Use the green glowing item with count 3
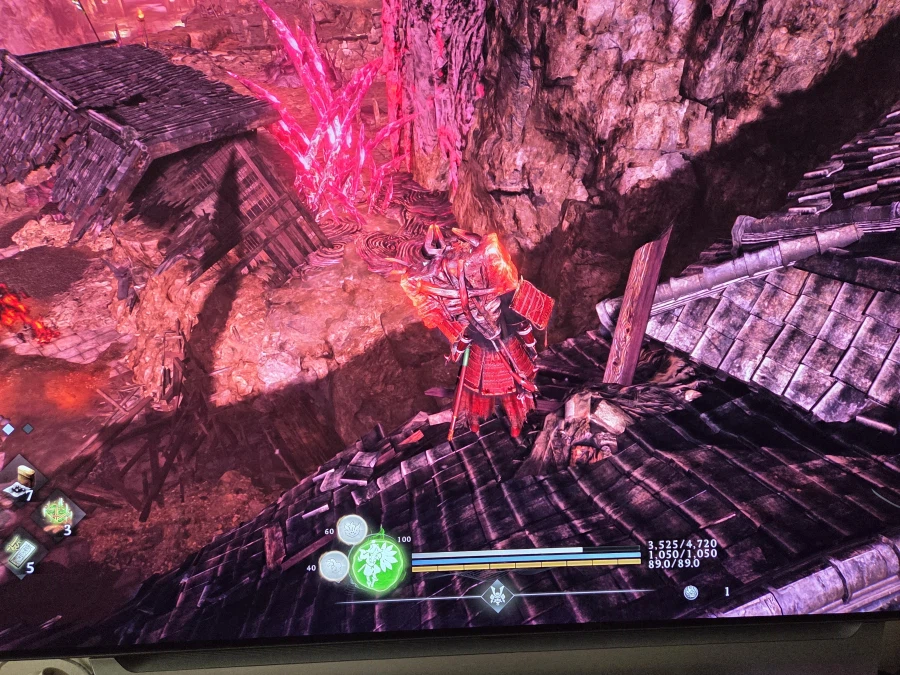This screenshot has height=675, width=900. tap(57, 511)
